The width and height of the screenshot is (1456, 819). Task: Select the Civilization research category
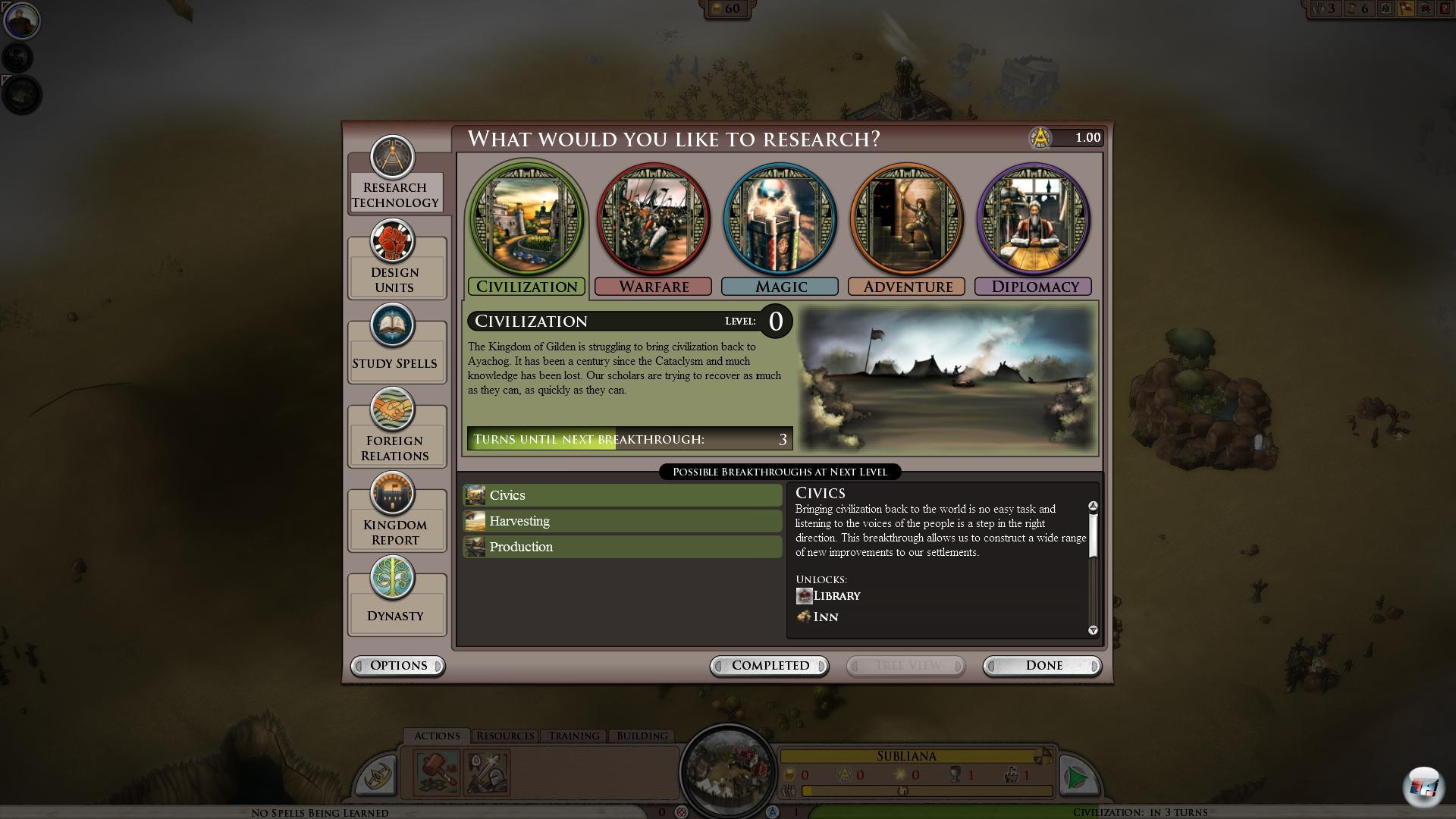point(527,227)
